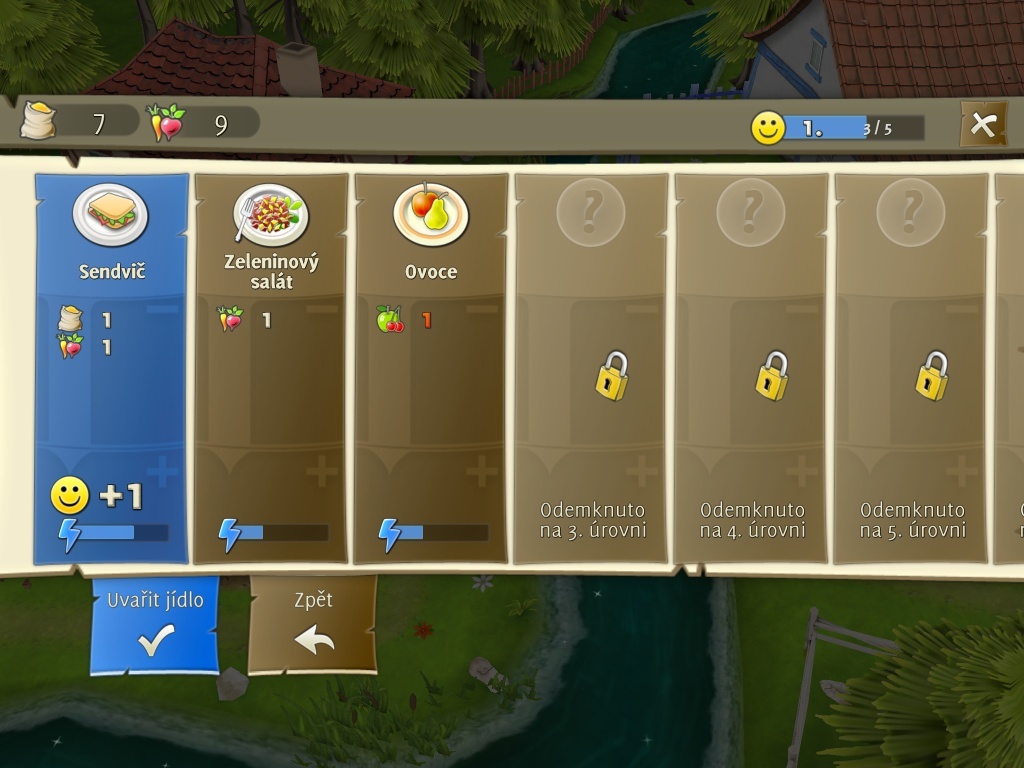Confirm with the Uvařit jídlo button
This screenshot has width=1024, height=768.
pos(155,624)
